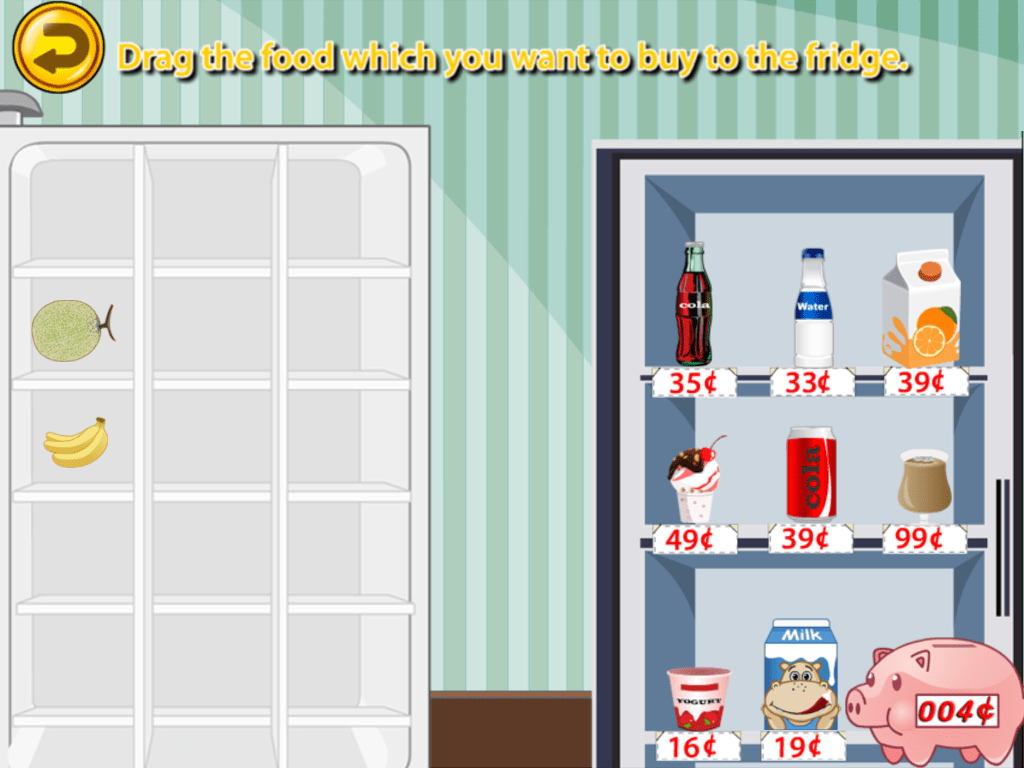Viewport: 1024px width, 768px height.
Task: Select the bananas in the fridge
Action: pos(76,442)
